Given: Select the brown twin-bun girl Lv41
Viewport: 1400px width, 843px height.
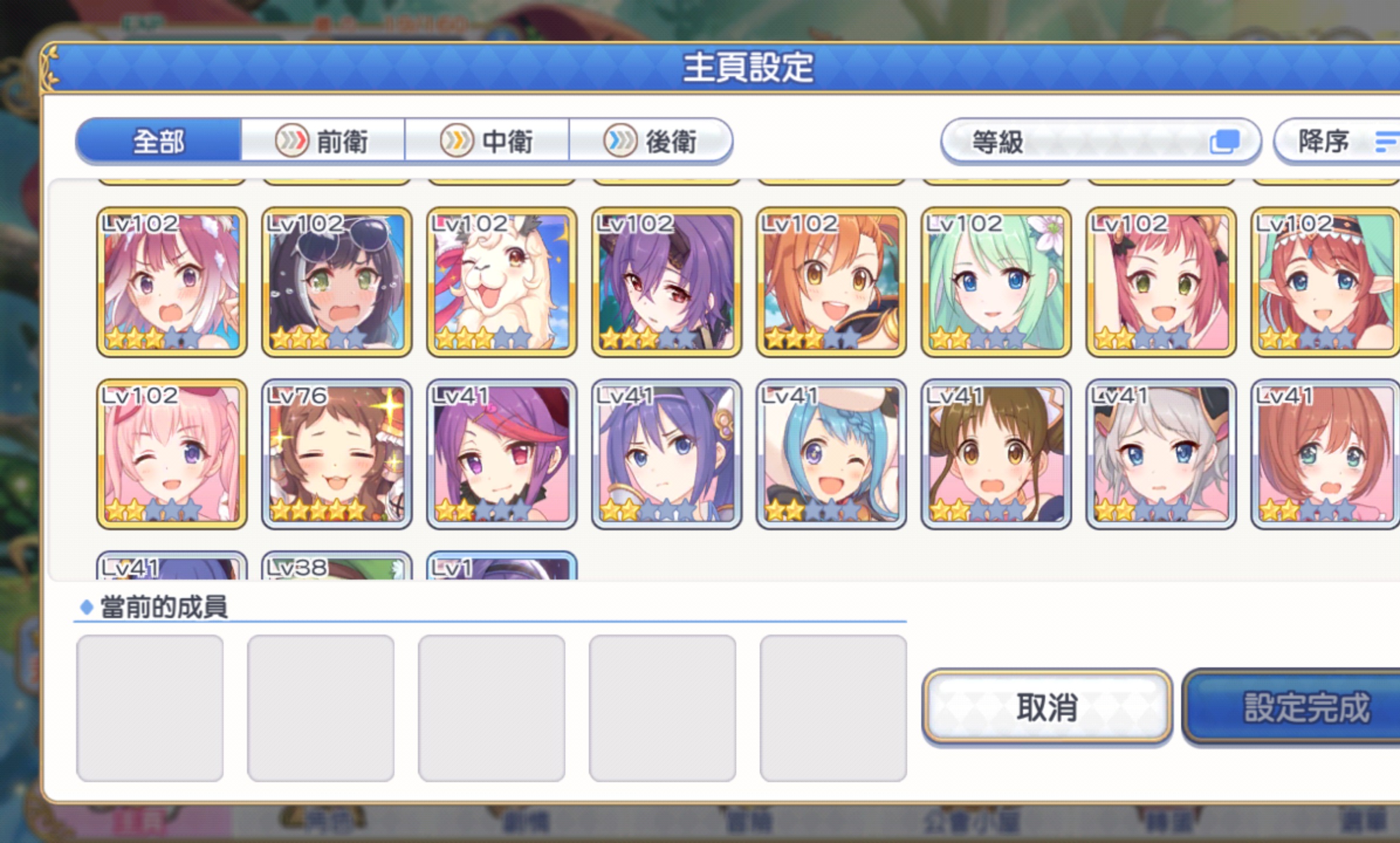Looking at the screenshot, I should pyautogui.click(x=996, y=454).
